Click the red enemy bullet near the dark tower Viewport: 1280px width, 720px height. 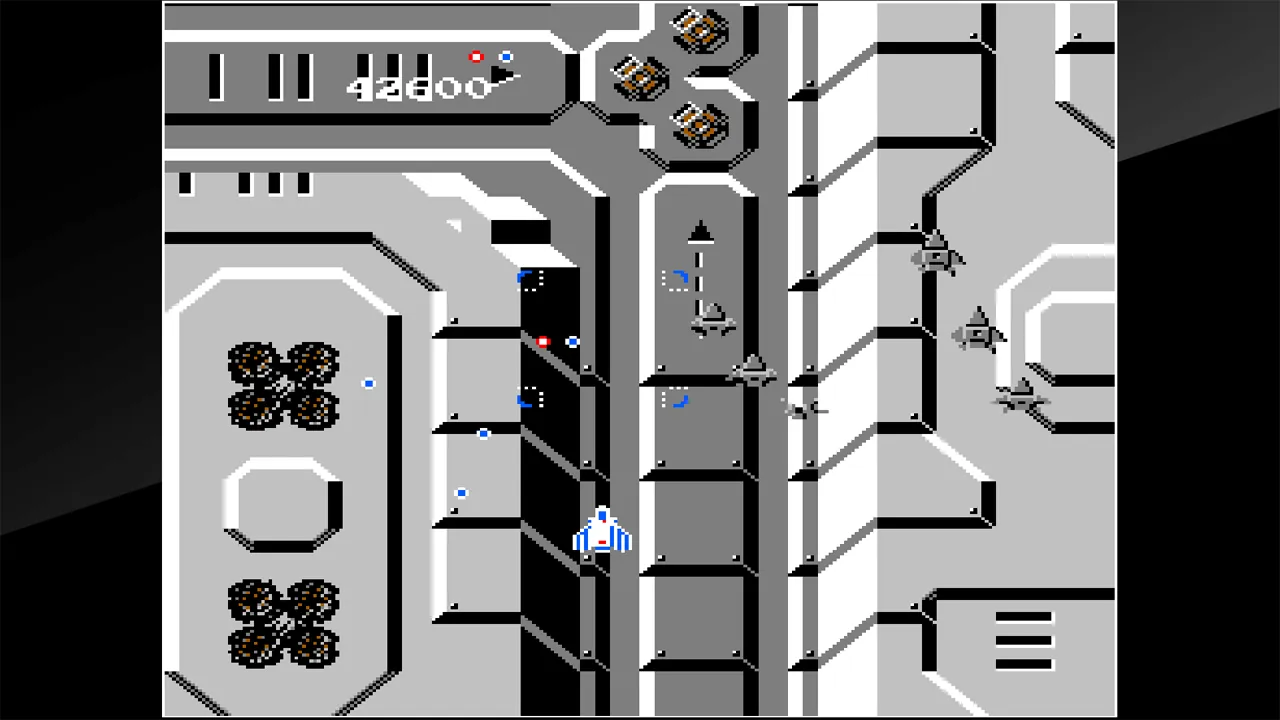543,343
